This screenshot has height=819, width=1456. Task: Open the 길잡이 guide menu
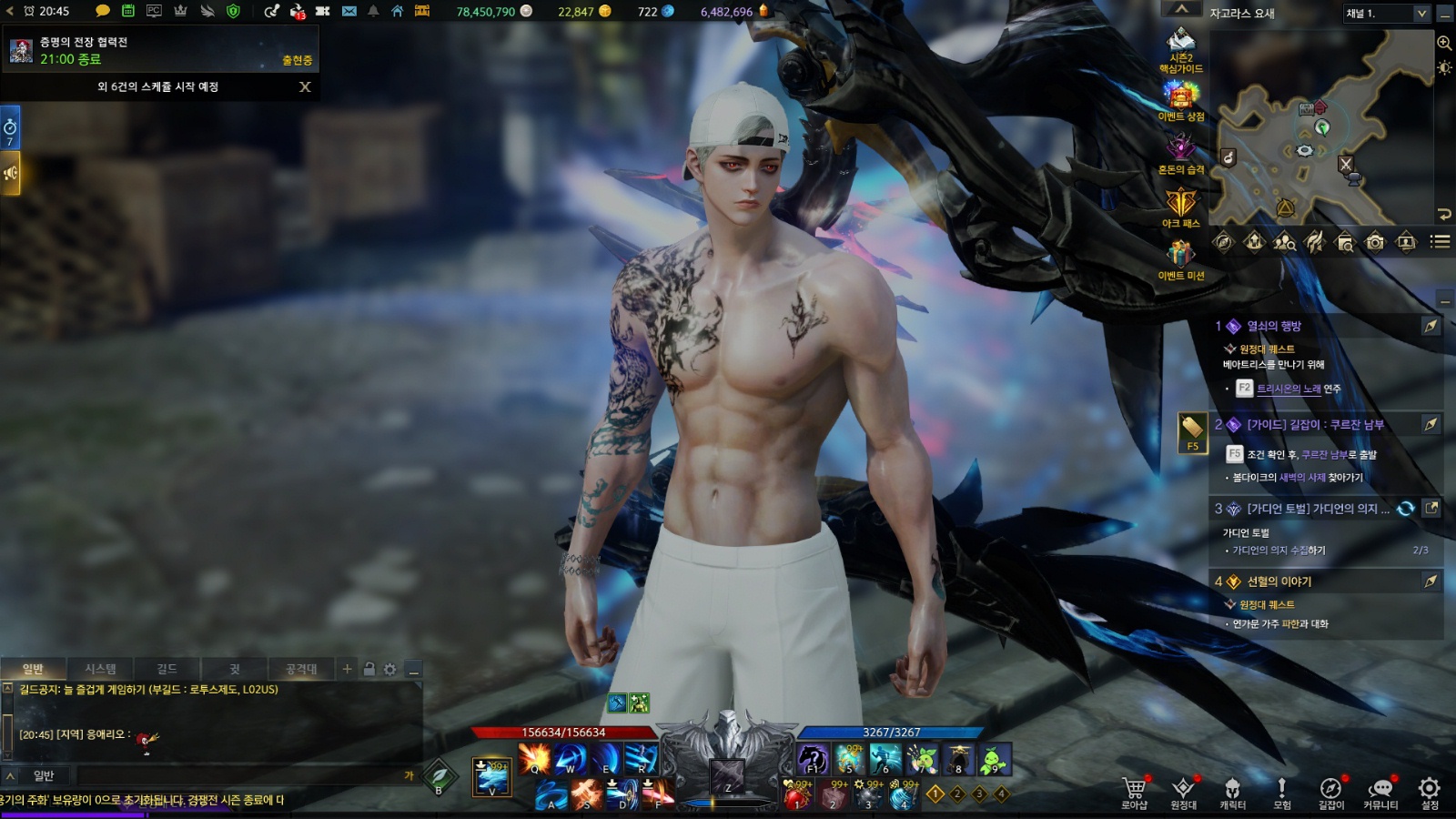tap(1330, 790)
